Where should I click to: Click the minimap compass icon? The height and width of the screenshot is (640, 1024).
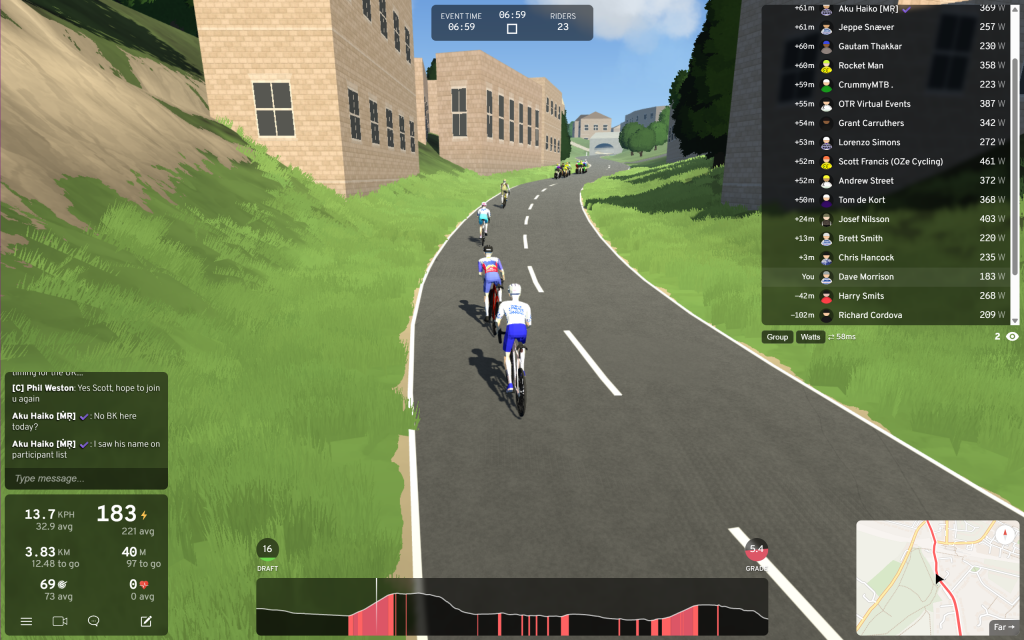pos(1005,535)
